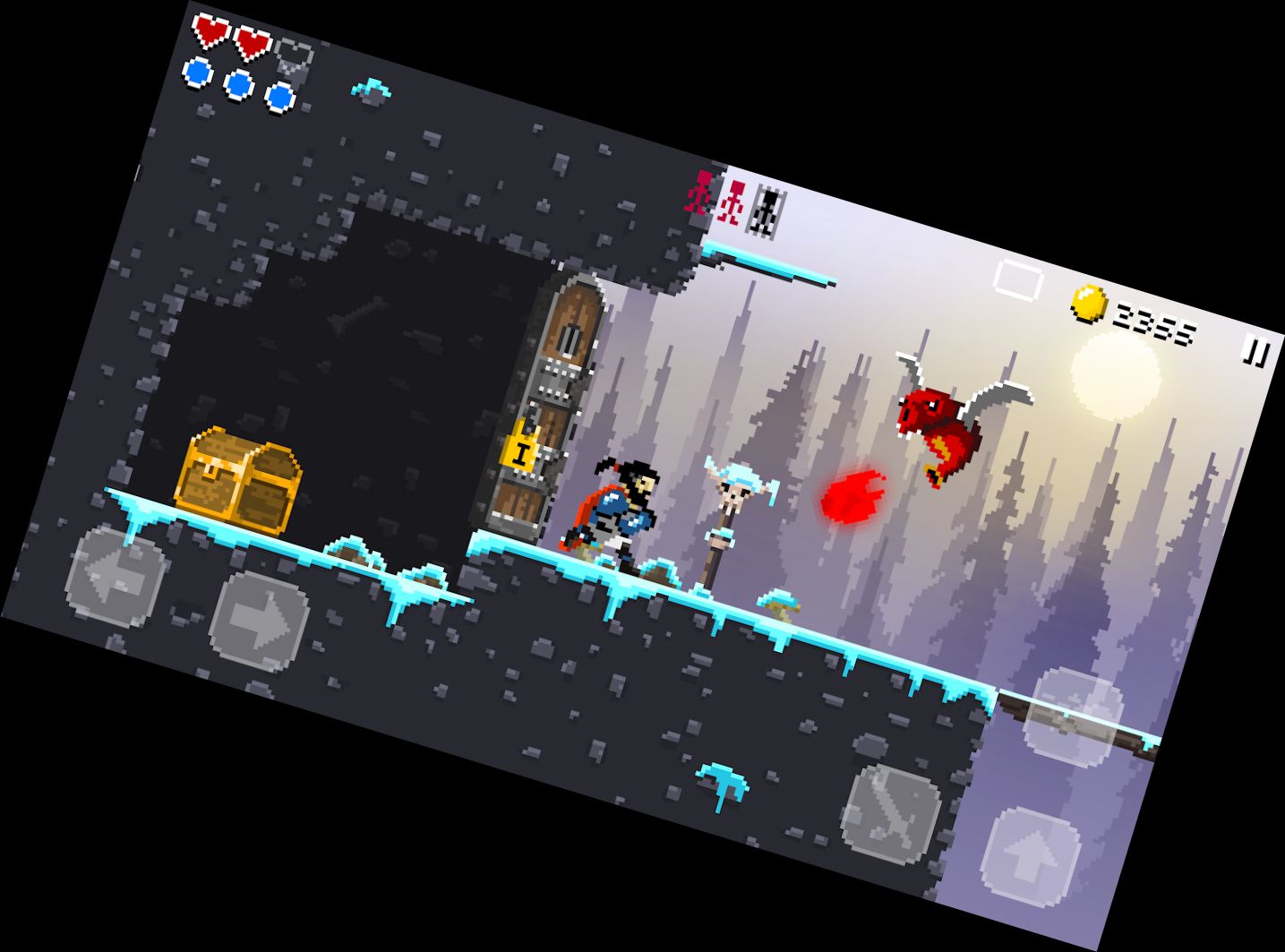Tap the jump up-arrow button

click(x=1031, y=854)
